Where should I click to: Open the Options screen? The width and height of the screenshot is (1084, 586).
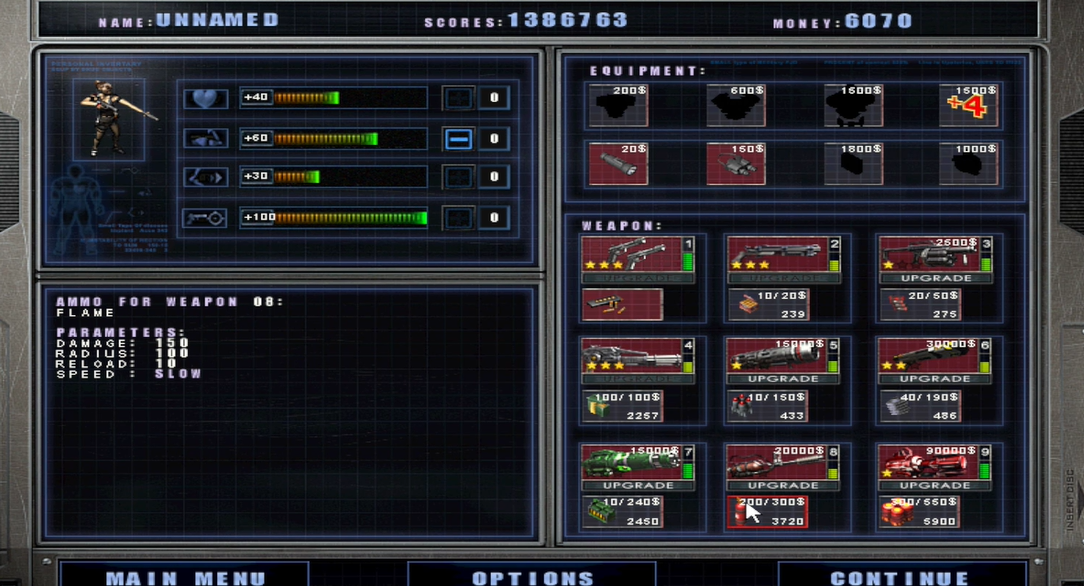pyautogui.click(x=532, y=576)
